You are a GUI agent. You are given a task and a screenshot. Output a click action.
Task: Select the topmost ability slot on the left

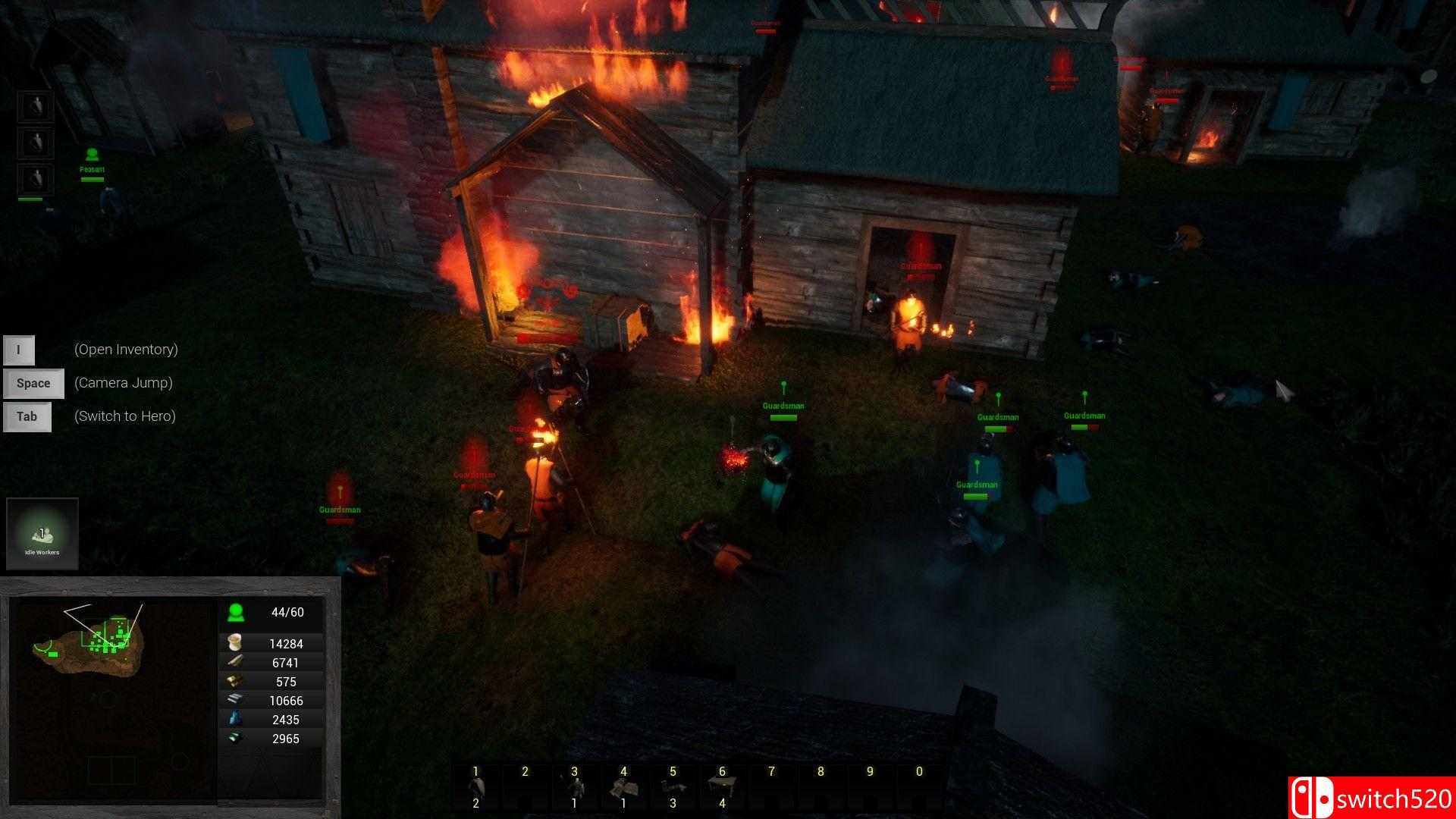click(x=35, y=105)
